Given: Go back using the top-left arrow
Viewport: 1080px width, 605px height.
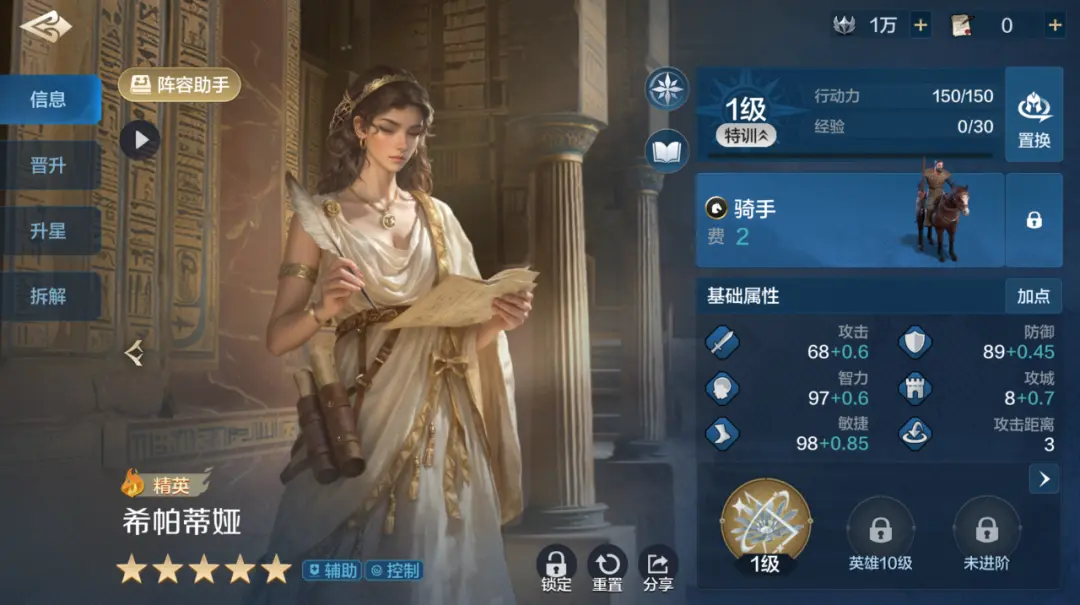Looking at the screenshot, I should (46, 27).
